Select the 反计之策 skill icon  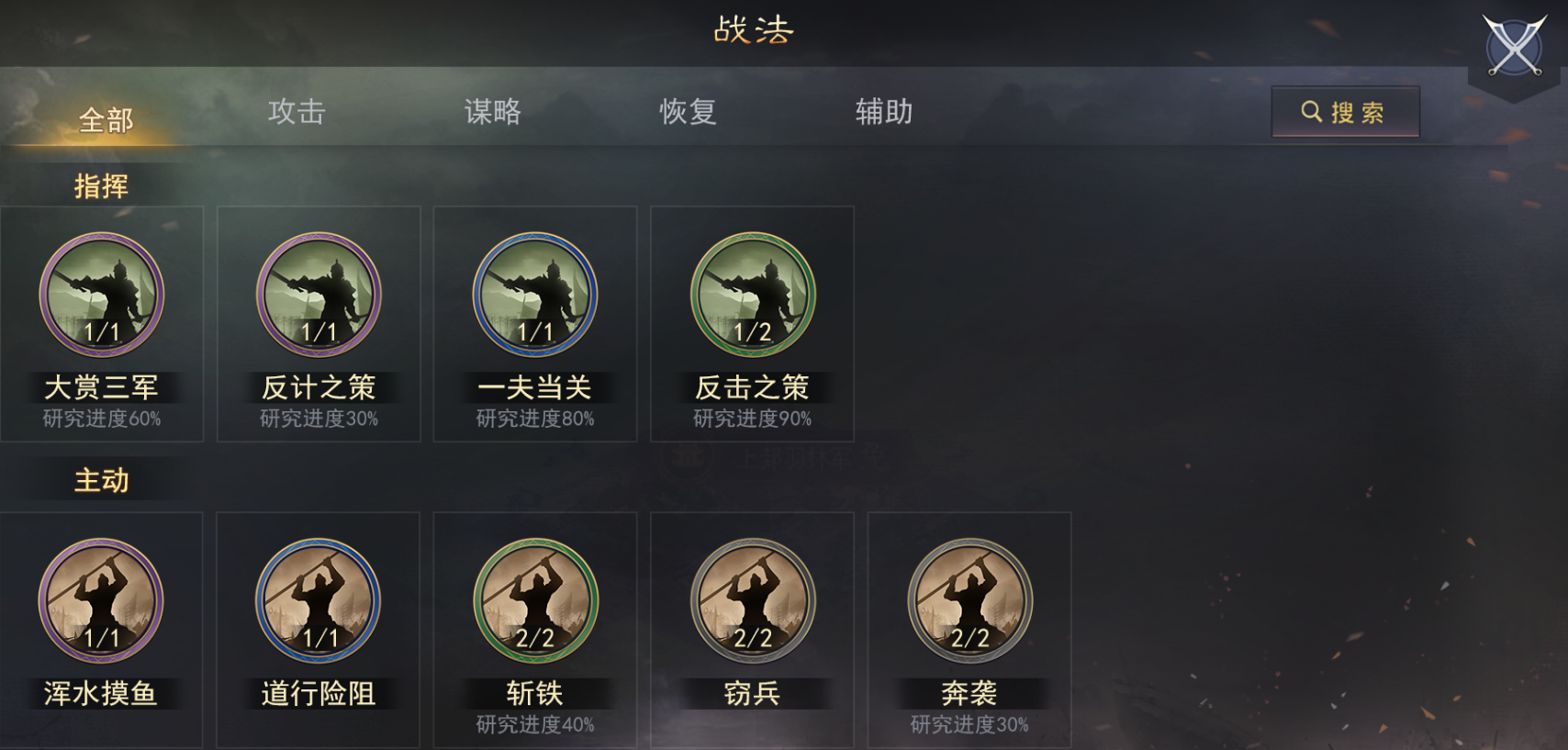tap(318, 294)
